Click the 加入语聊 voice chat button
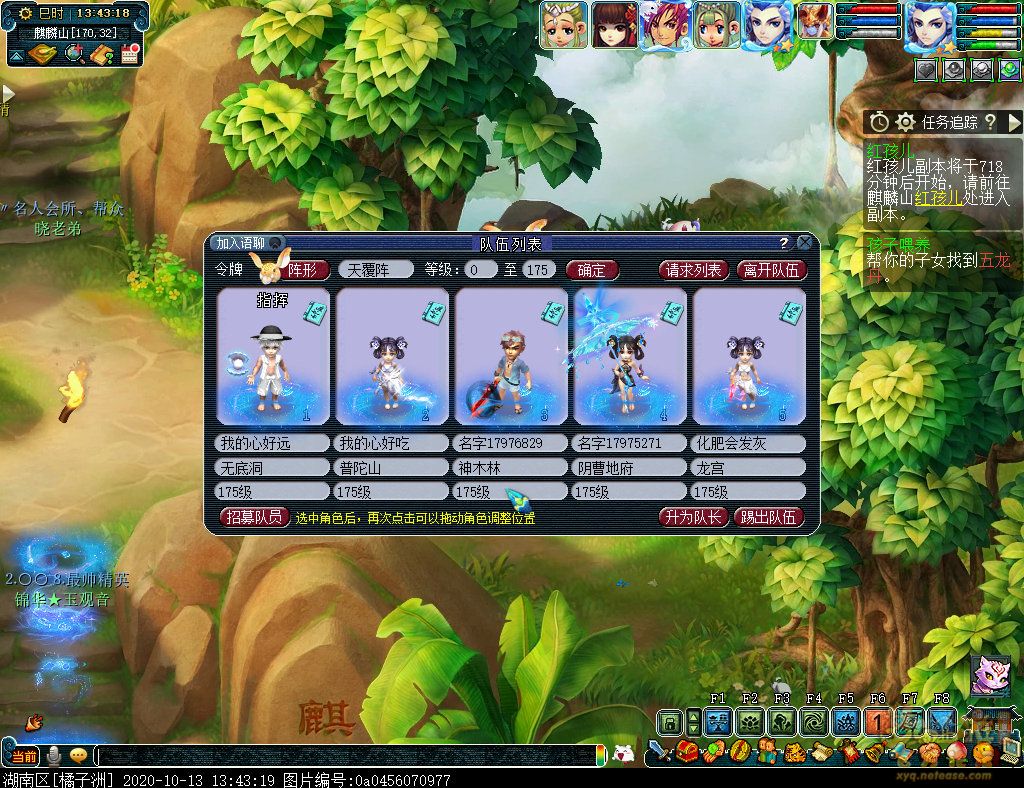The width and height of the screenshot is (1024, 788). pyautogui.click(x=241, y=243)
